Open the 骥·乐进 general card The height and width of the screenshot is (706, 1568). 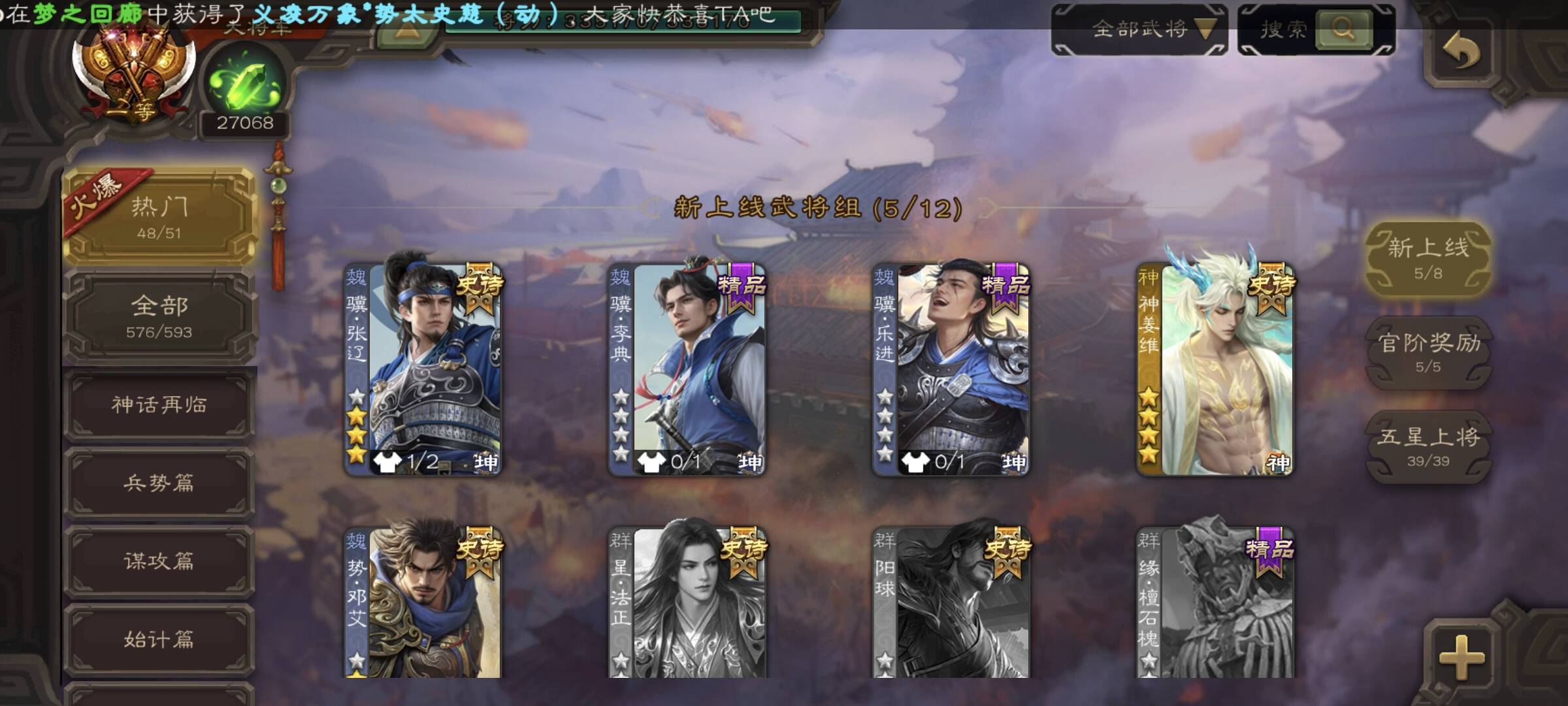[951, 369]
